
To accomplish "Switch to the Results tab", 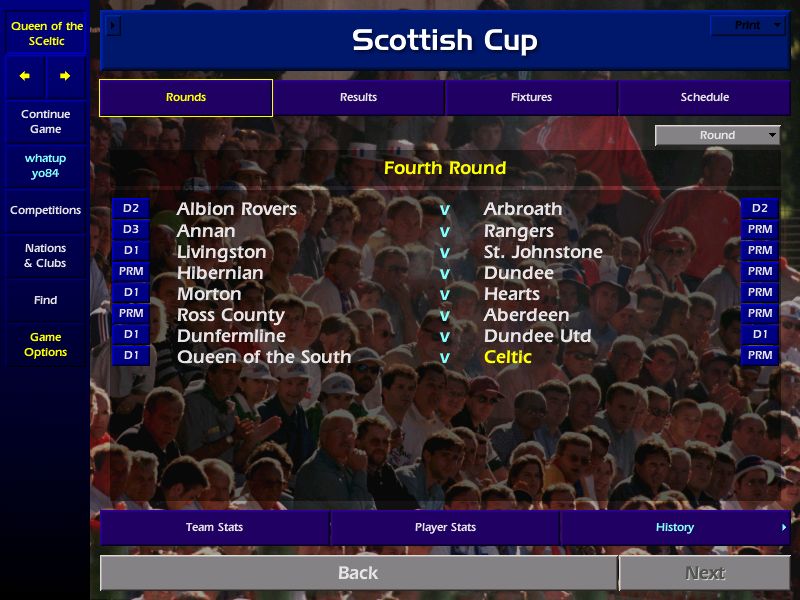I will (358, 97).
